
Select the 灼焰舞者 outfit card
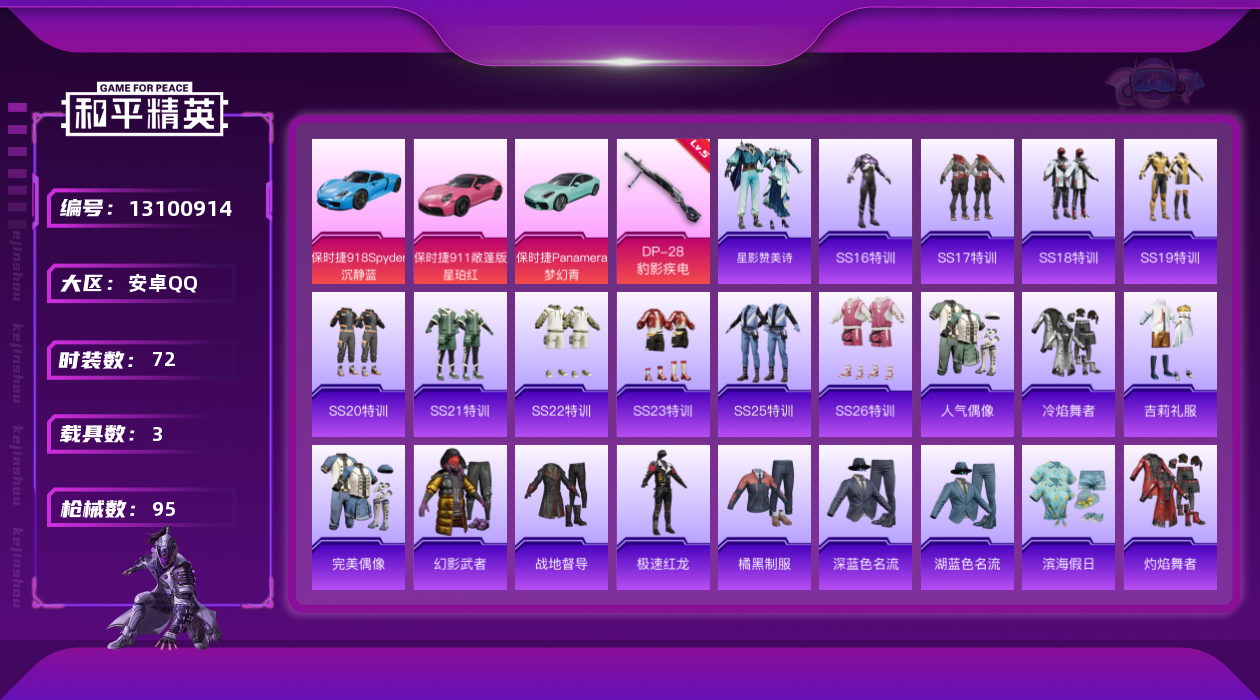coord(1170,517)
